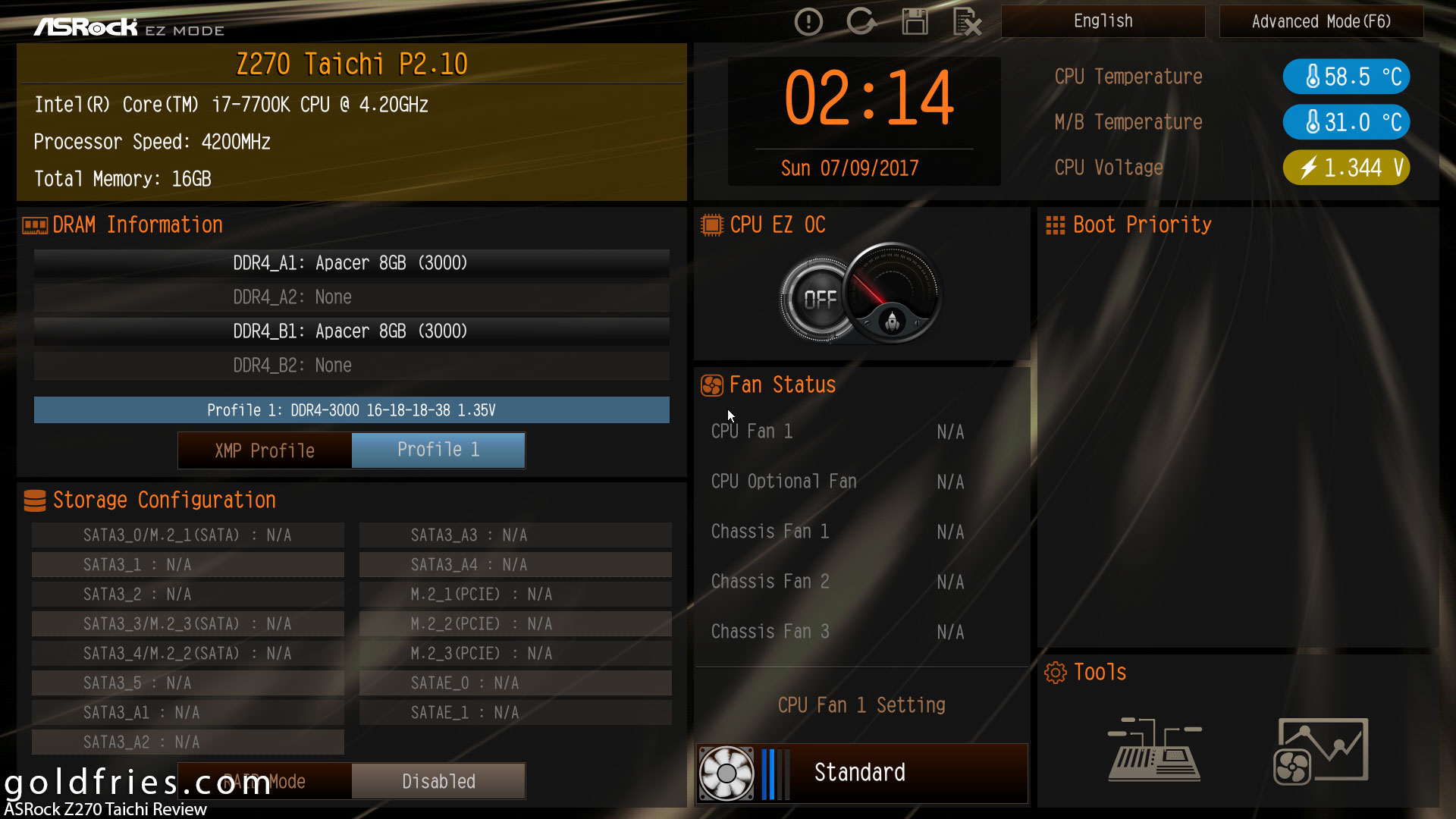The height and width of the screenshot is (819, 1456).
Task: Toggle RAID Mode Disabled button
Action: [x=438, y=781]
